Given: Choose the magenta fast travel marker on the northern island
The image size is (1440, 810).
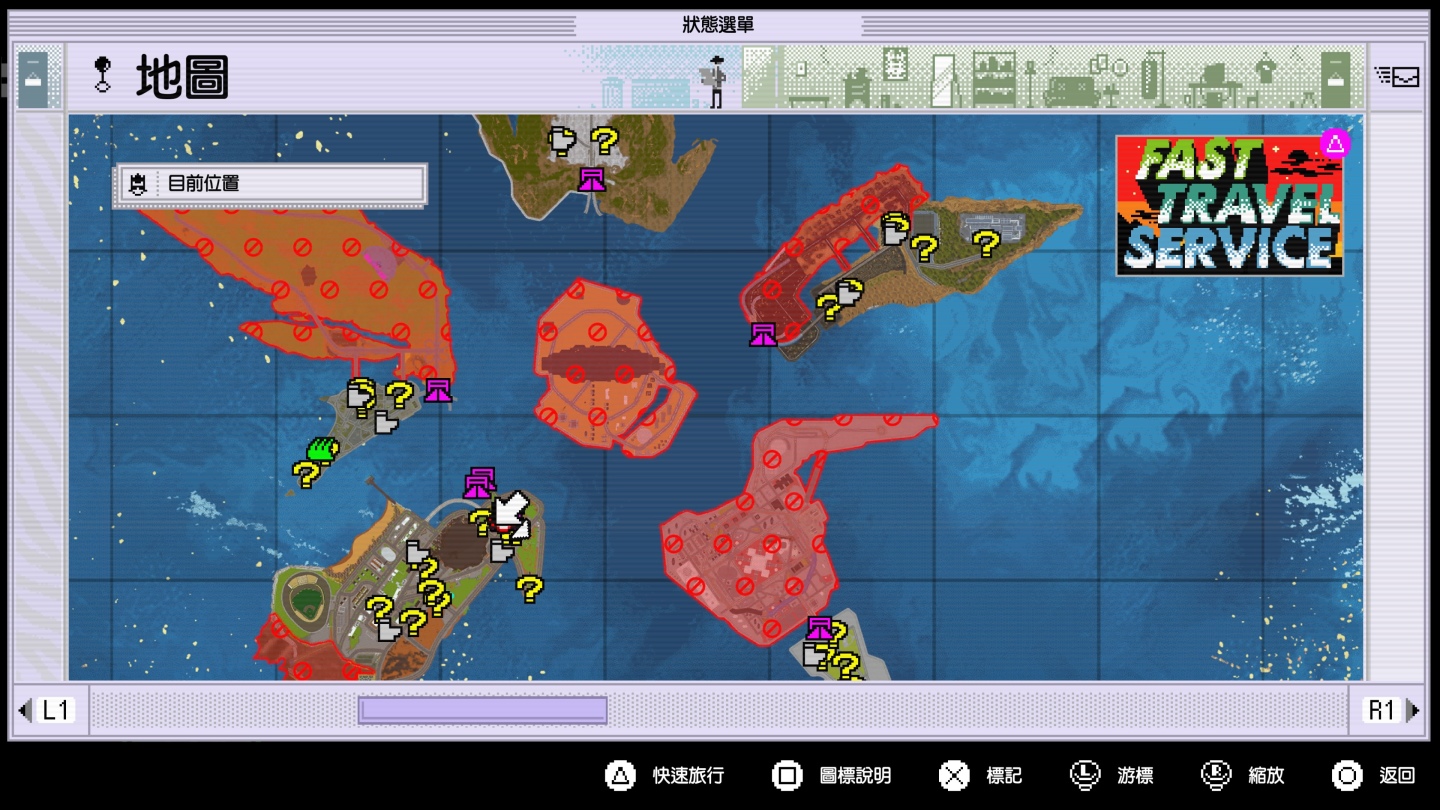Looking at the screenshot, I should (x=592, y=180).
